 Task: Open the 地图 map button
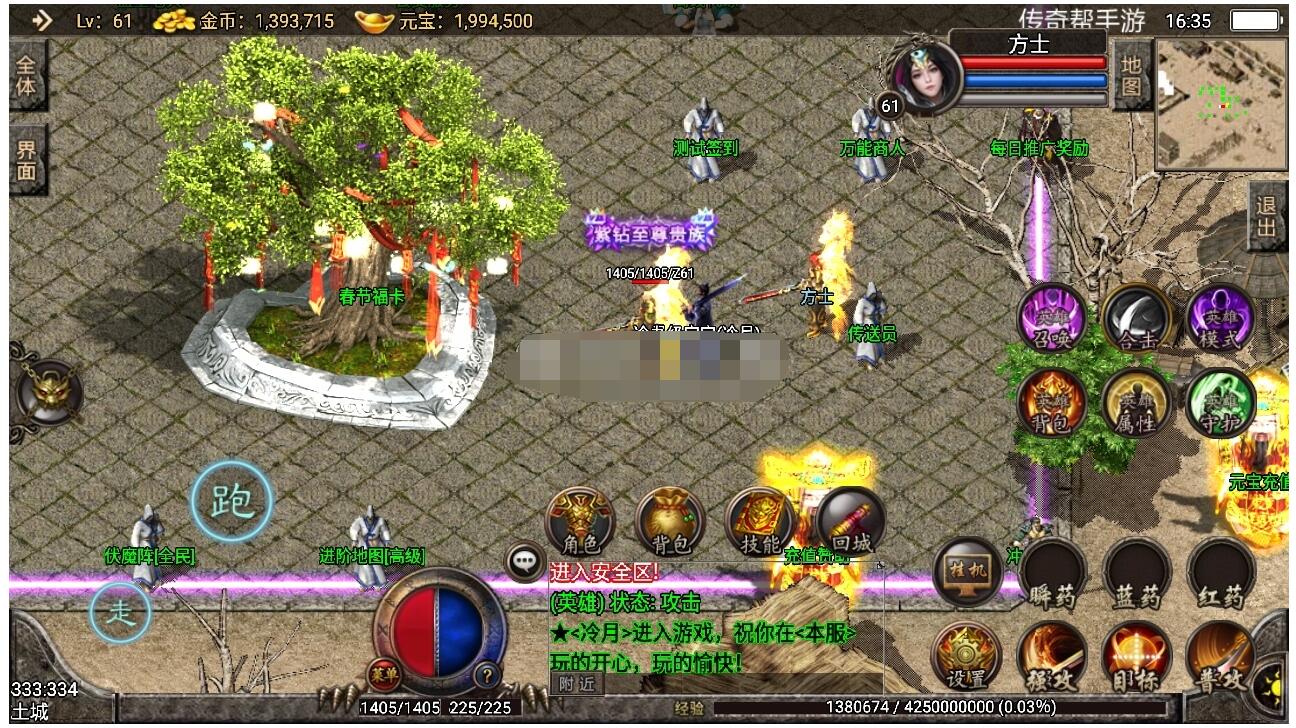(1131, 76)
